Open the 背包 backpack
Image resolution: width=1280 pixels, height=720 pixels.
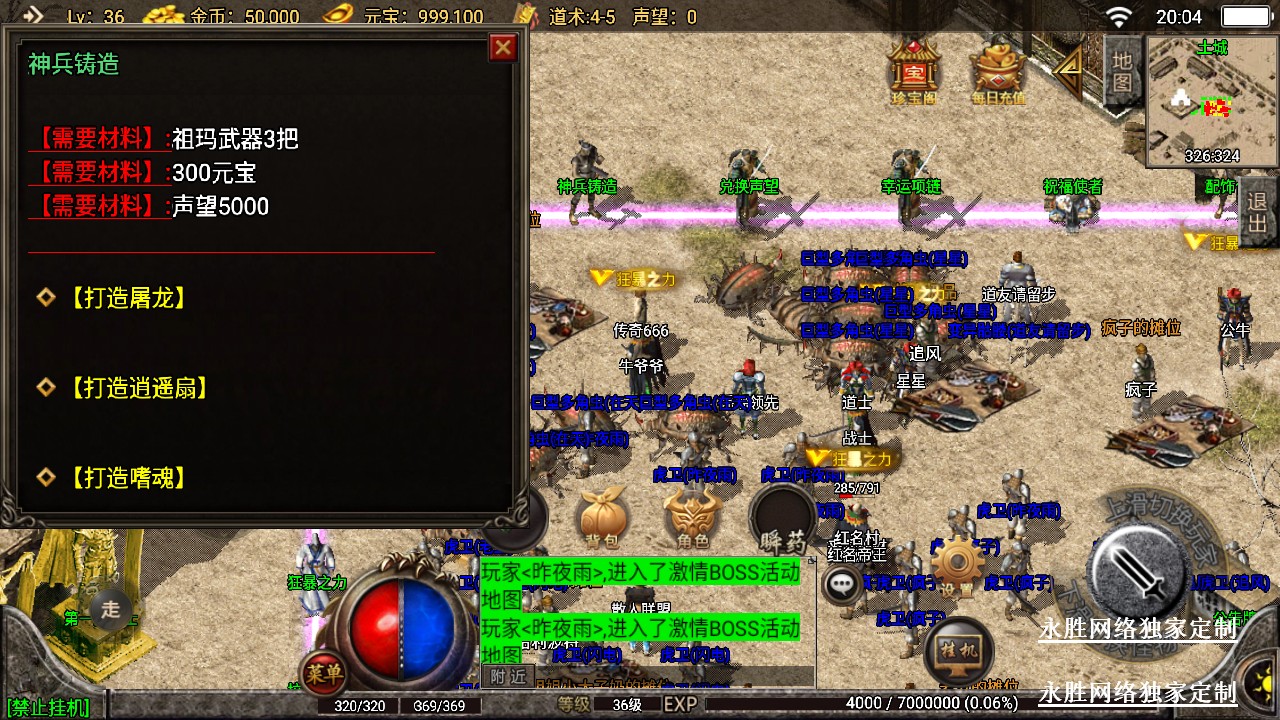(602, 520)
